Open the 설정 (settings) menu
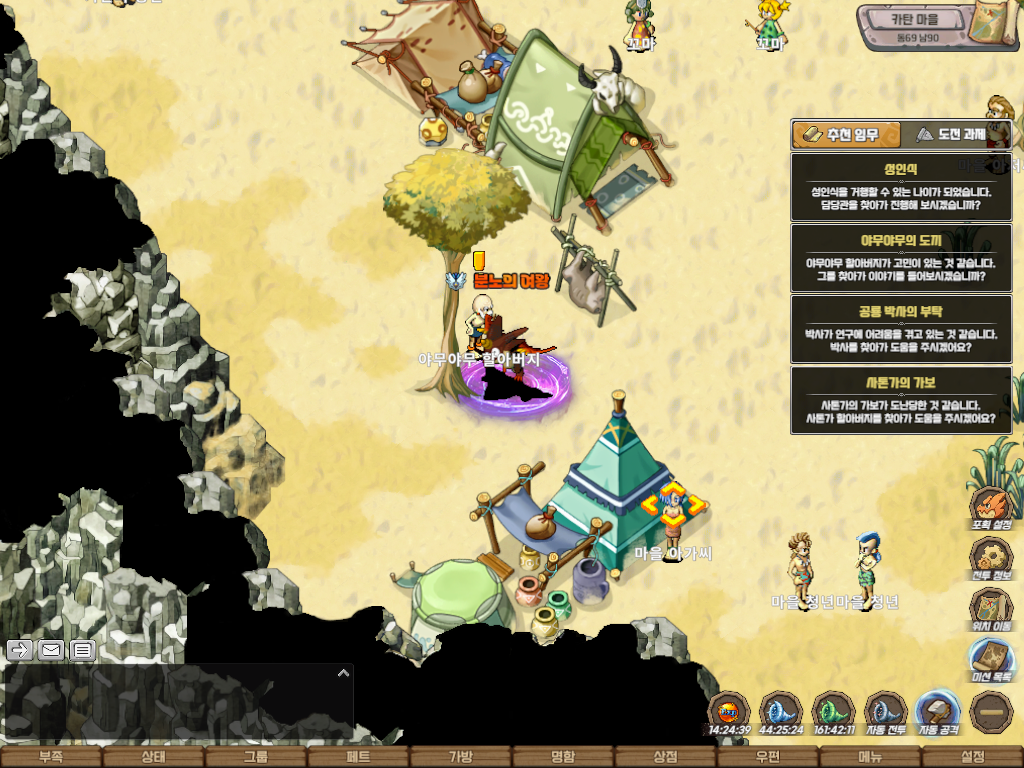1024x768 pixels. click(x=972, y=757)
